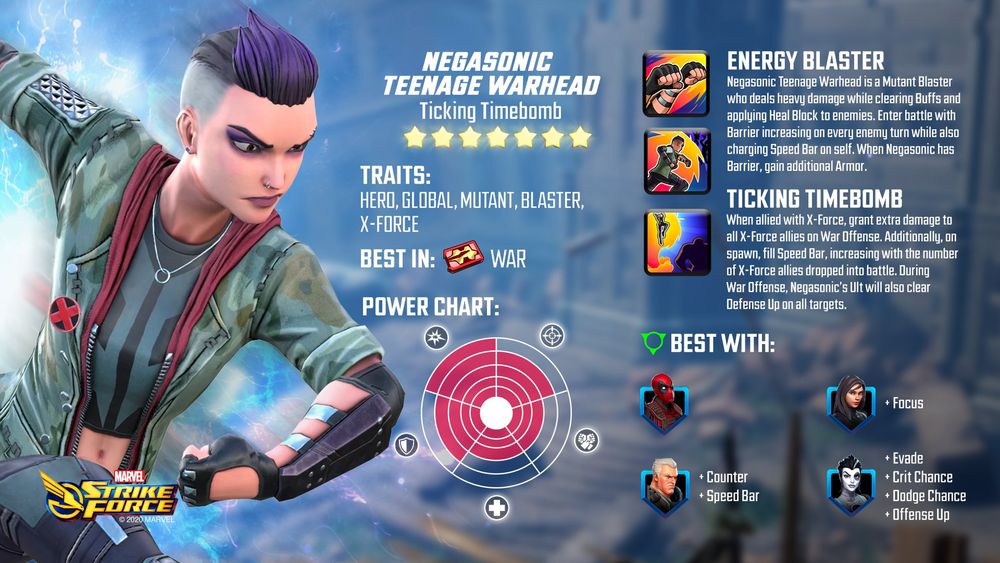1000x563 pixels.
Task: Choose the running figure ability icon
Action: [677, 159]
